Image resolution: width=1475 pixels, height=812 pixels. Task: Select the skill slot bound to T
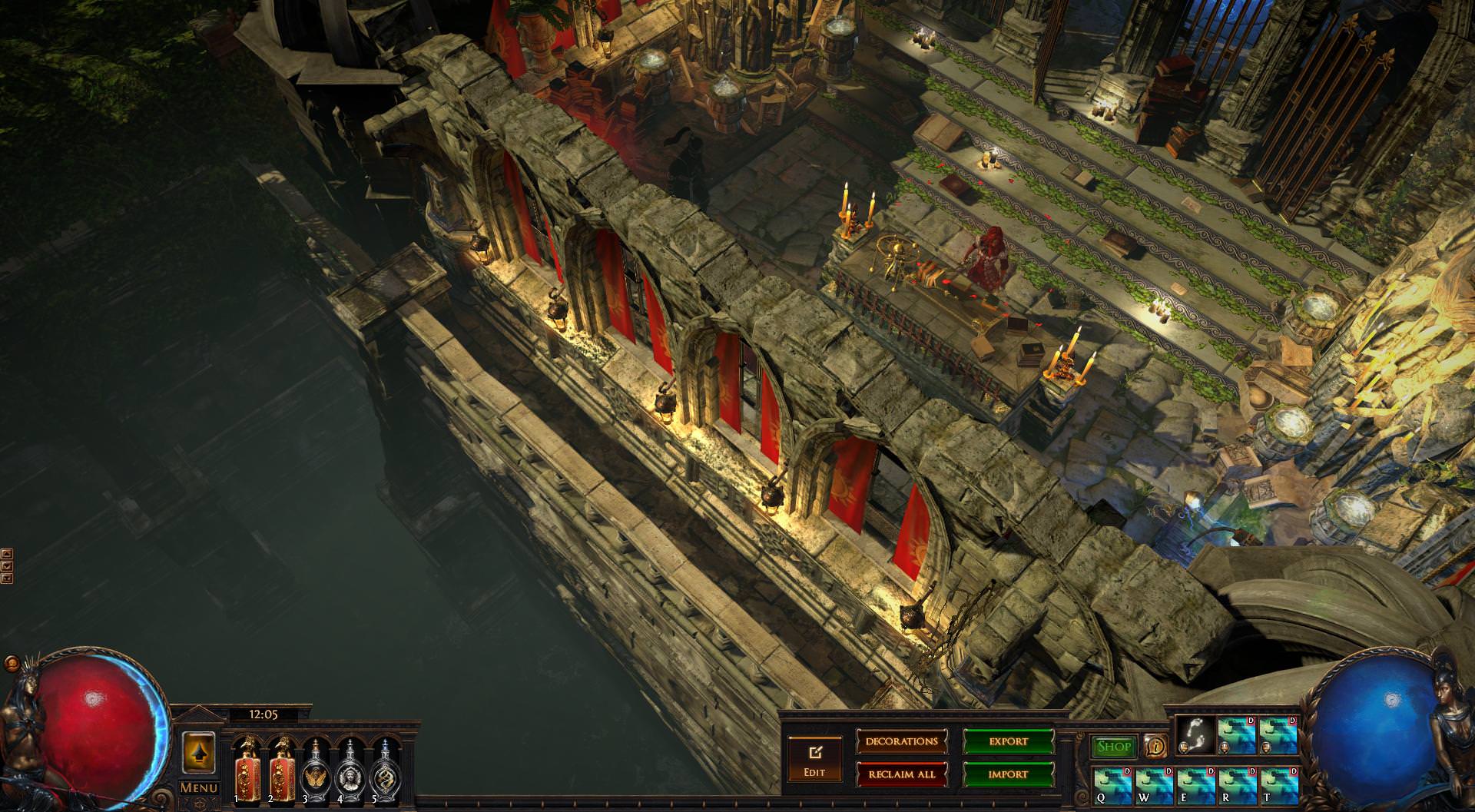(x=1279, y=785)
